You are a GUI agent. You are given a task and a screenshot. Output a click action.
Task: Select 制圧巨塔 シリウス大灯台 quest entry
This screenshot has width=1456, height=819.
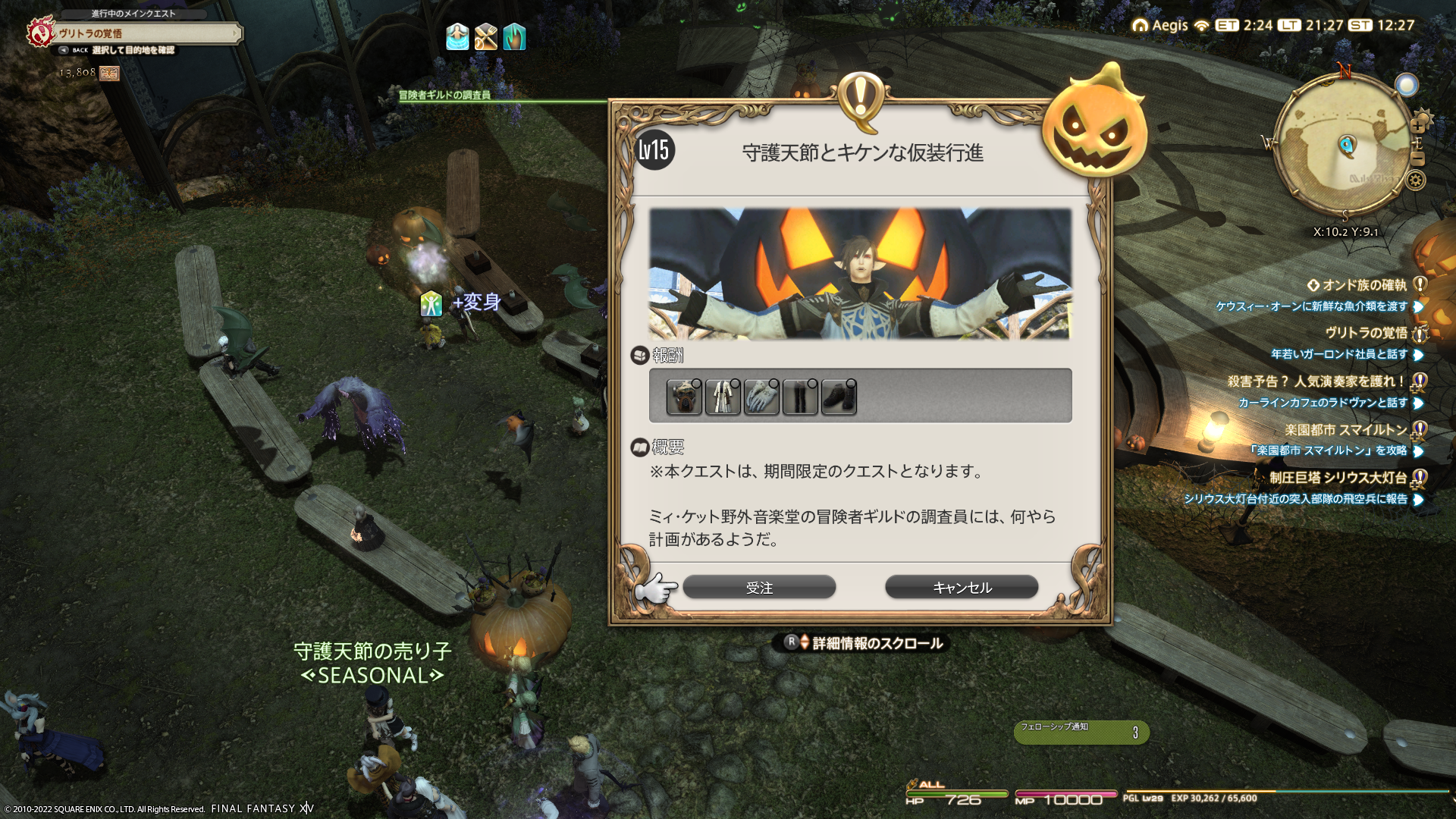click(x=1338, y=478)
